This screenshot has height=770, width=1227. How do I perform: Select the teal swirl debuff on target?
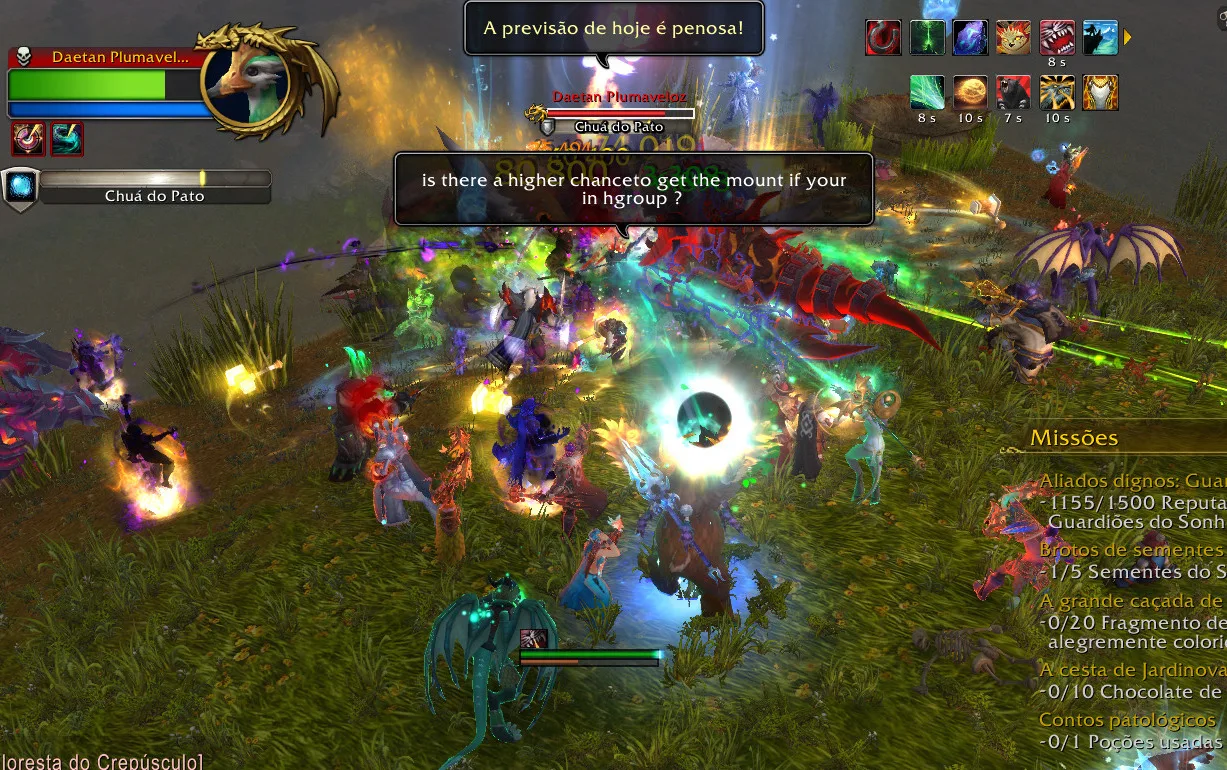[67, 139]
